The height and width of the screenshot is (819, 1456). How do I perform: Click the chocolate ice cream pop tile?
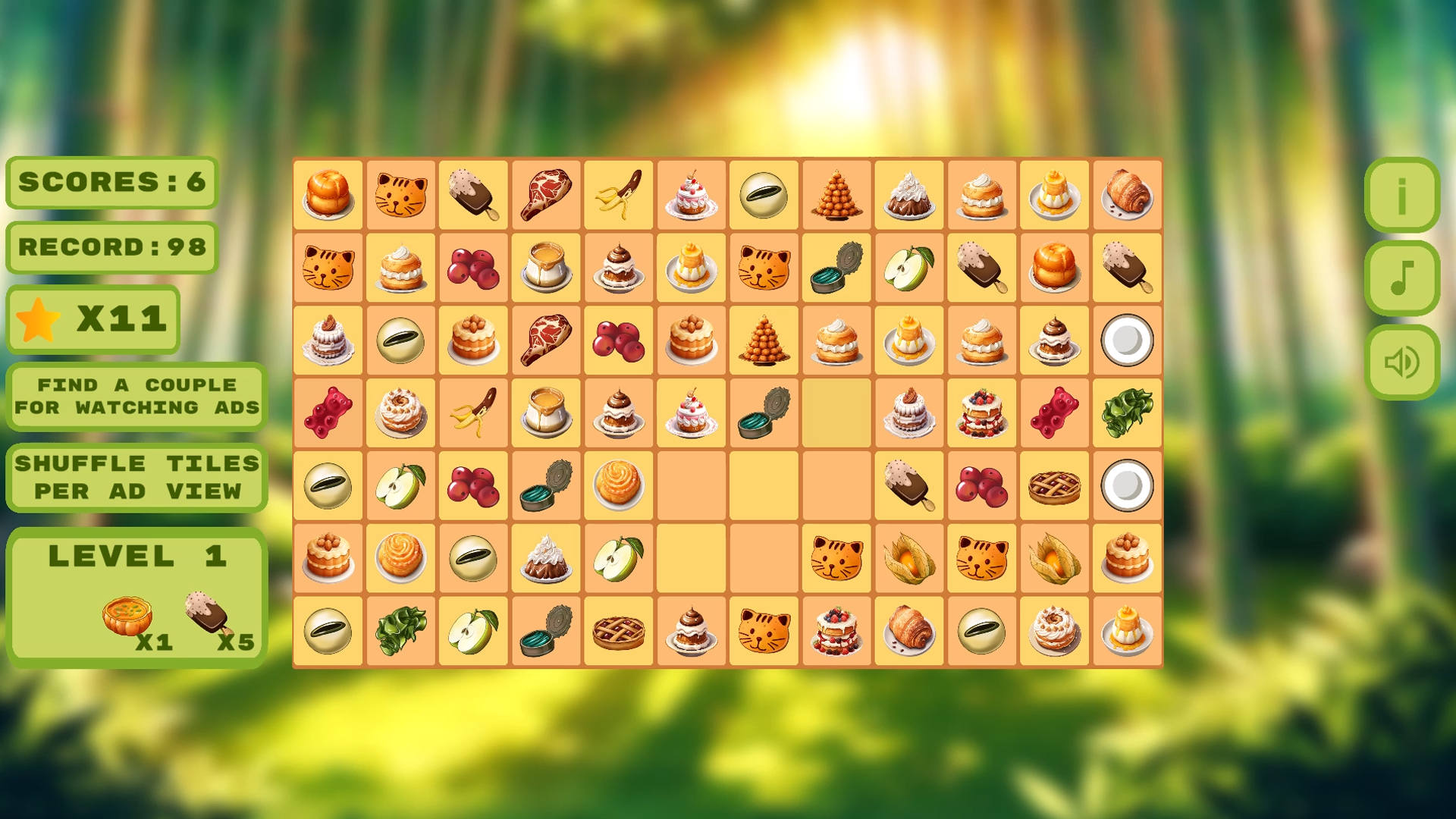coord(472,195)
